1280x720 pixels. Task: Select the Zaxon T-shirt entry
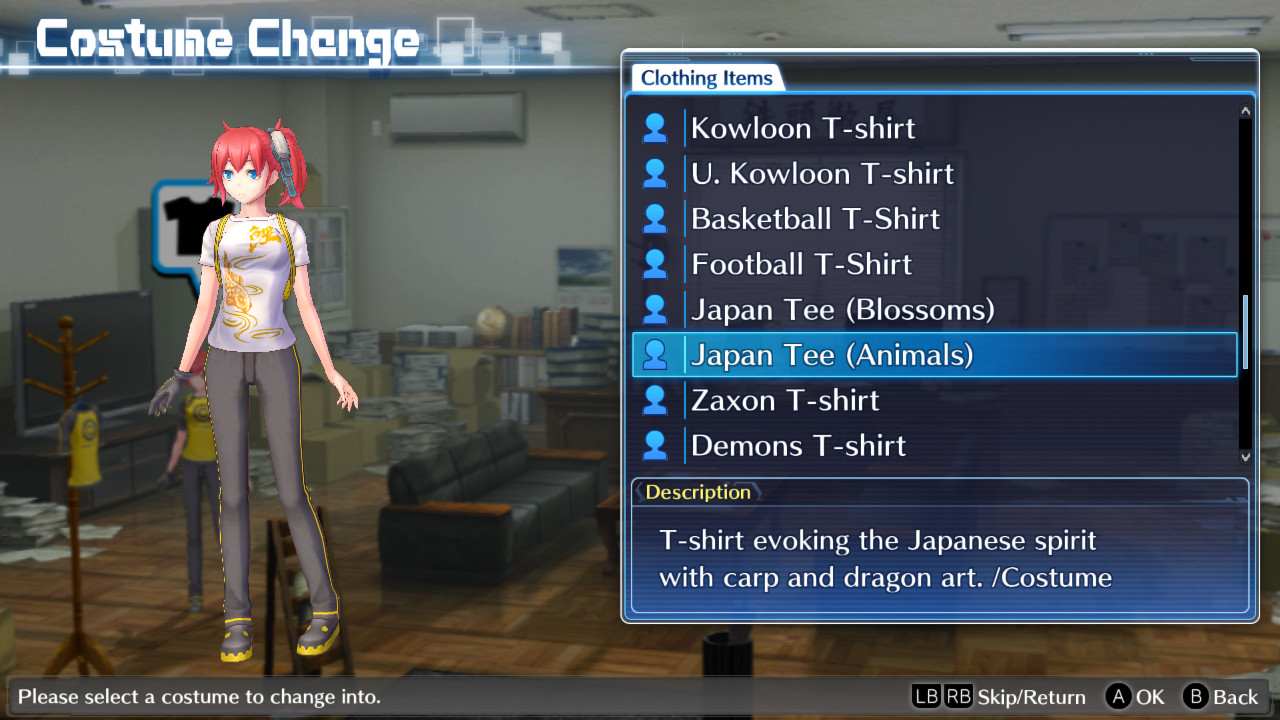pyautogui.click(x=783, y=399)
